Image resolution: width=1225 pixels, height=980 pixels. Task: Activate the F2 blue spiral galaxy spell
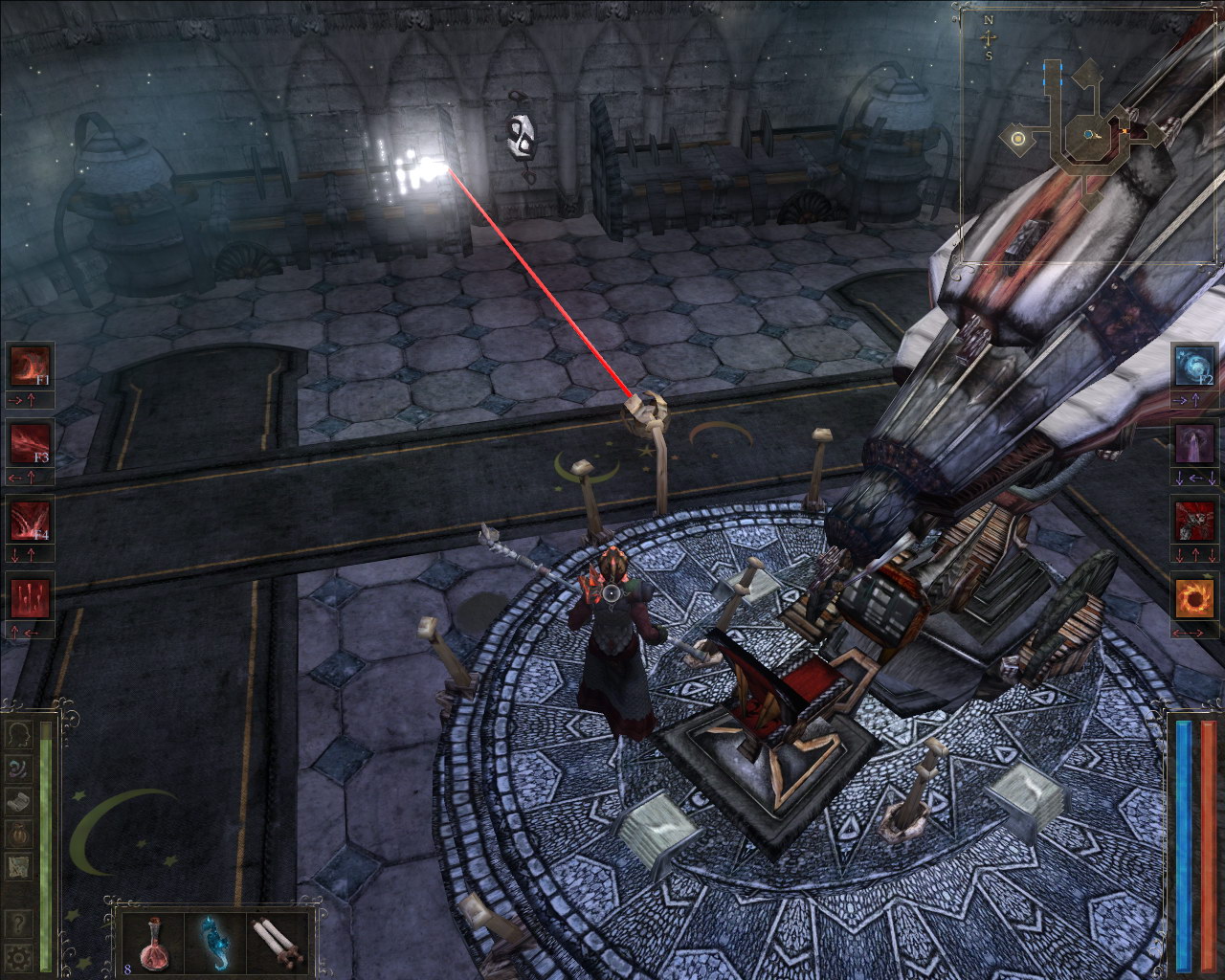click(1194, 366)
